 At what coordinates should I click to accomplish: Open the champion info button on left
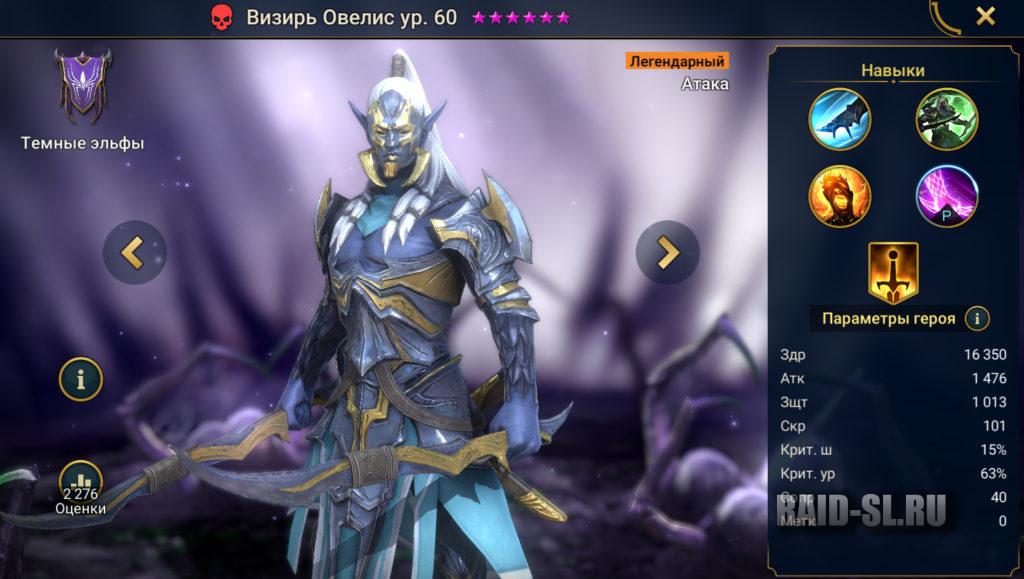(81, 379)
